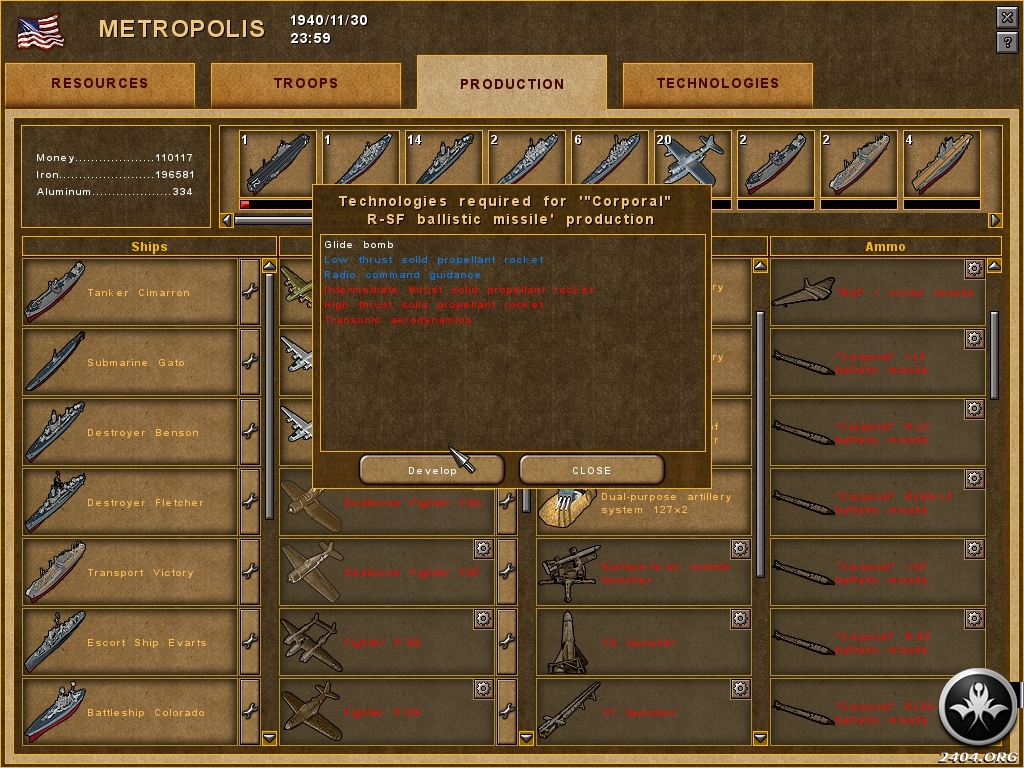Close the required technologies dialog

591,470
